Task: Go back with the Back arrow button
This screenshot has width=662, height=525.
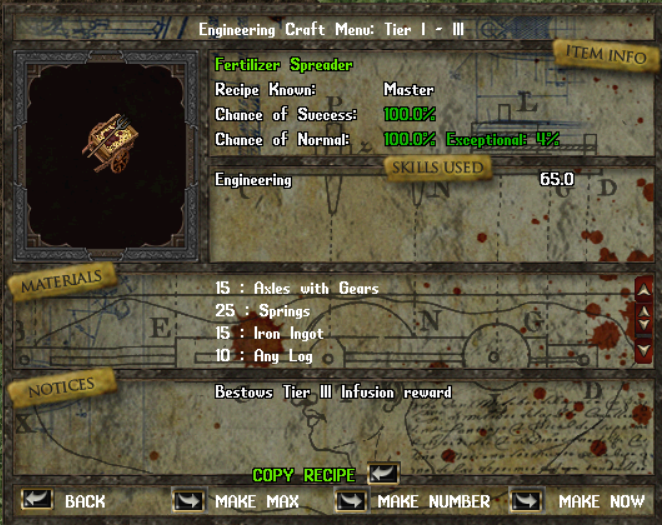Action: (x=37, y=499)
